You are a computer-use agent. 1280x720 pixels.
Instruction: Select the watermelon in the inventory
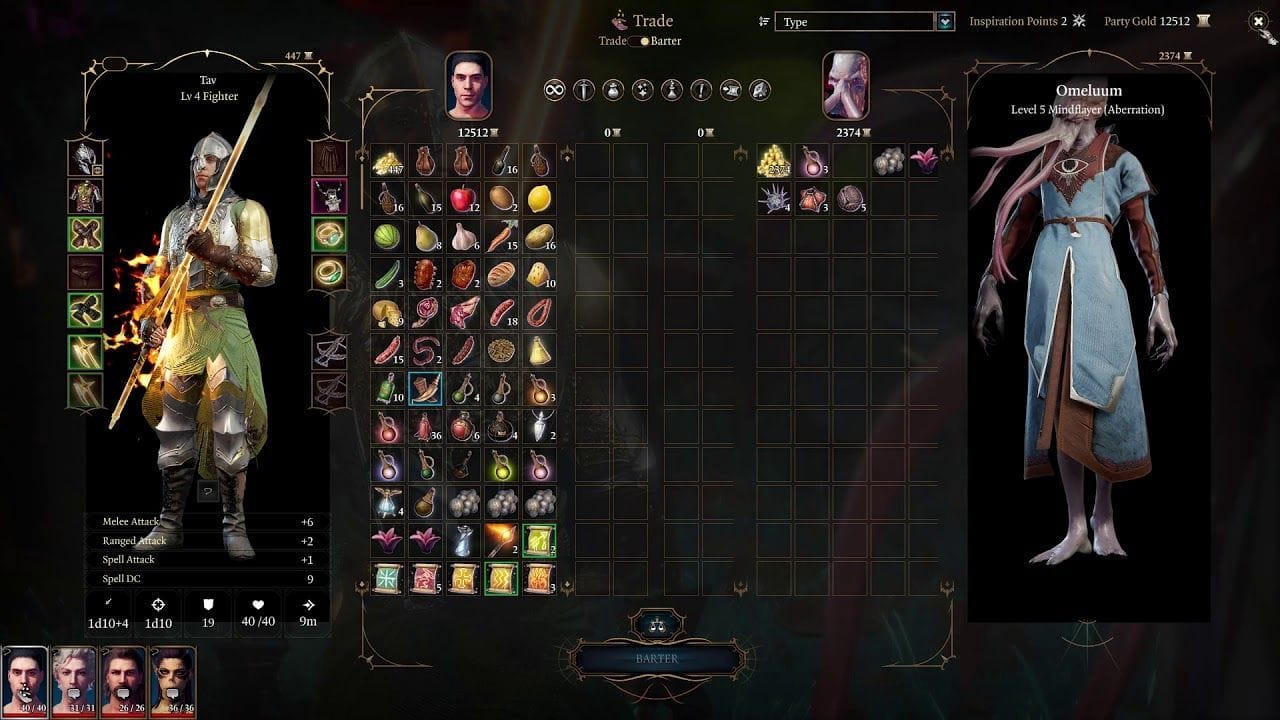[x=387, y=236]
